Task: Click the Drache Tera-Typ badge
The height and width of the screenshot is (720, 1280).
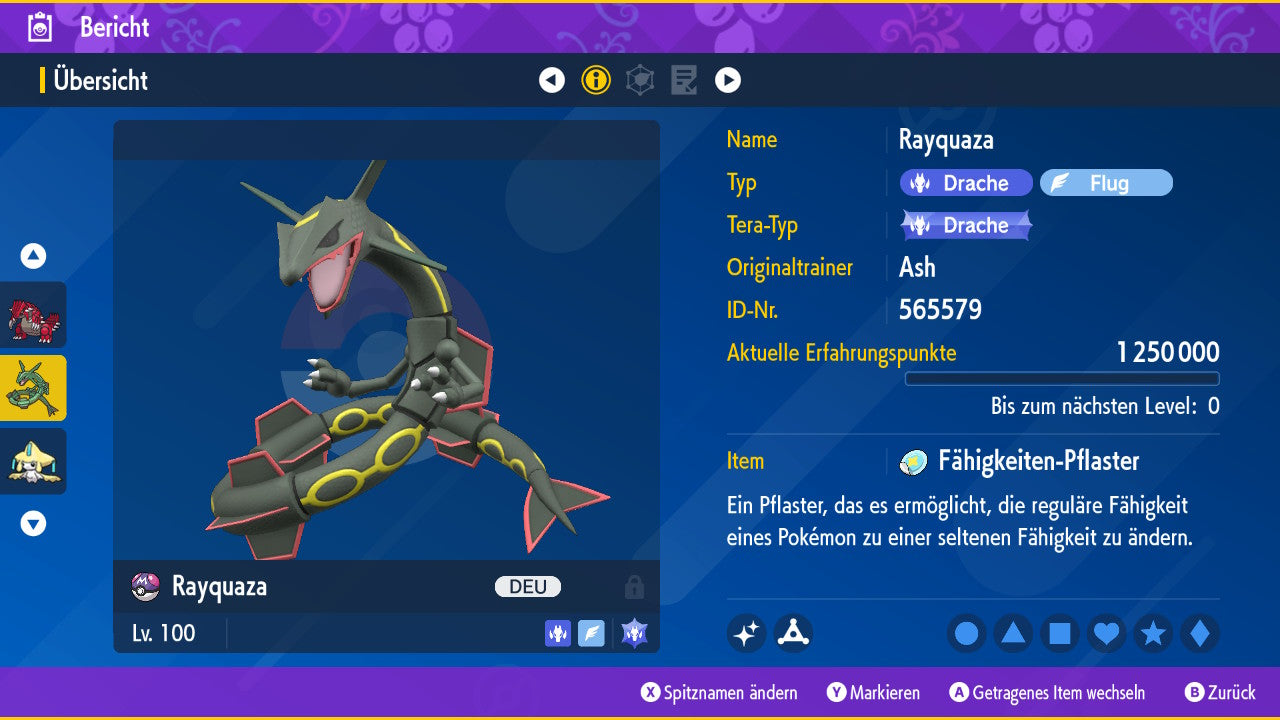Action: (966, 225)
